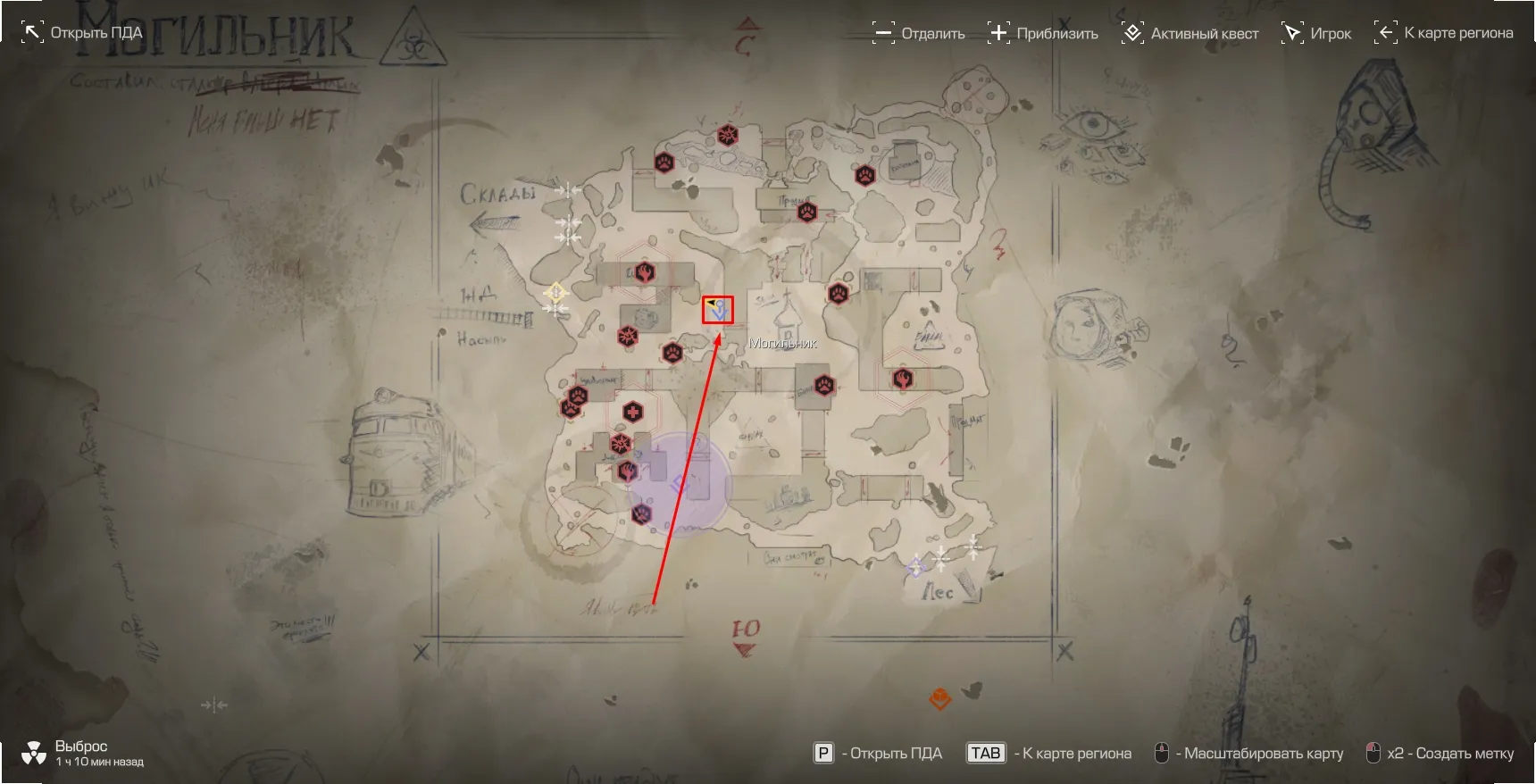Image resolution: width=1536 pixels, height=784 pixels.
Task: Select the orange marker below the map
Action: [940, 698]
